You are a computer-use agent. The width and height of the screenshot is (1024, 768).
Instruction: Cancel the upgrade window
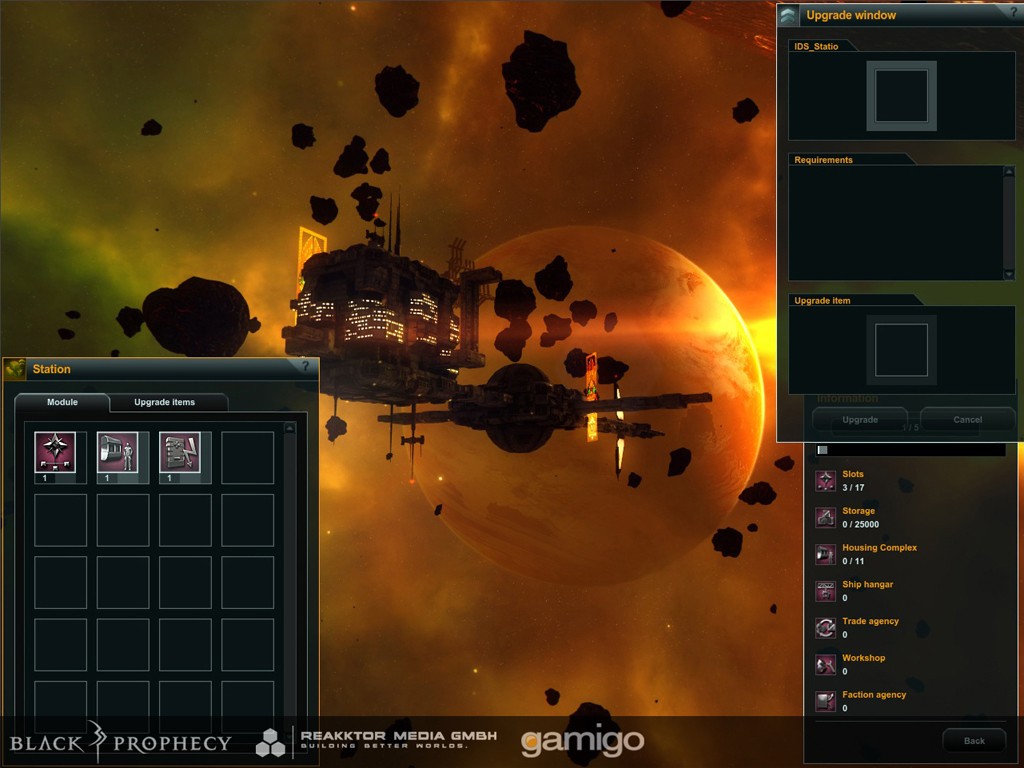coord(967,420)
